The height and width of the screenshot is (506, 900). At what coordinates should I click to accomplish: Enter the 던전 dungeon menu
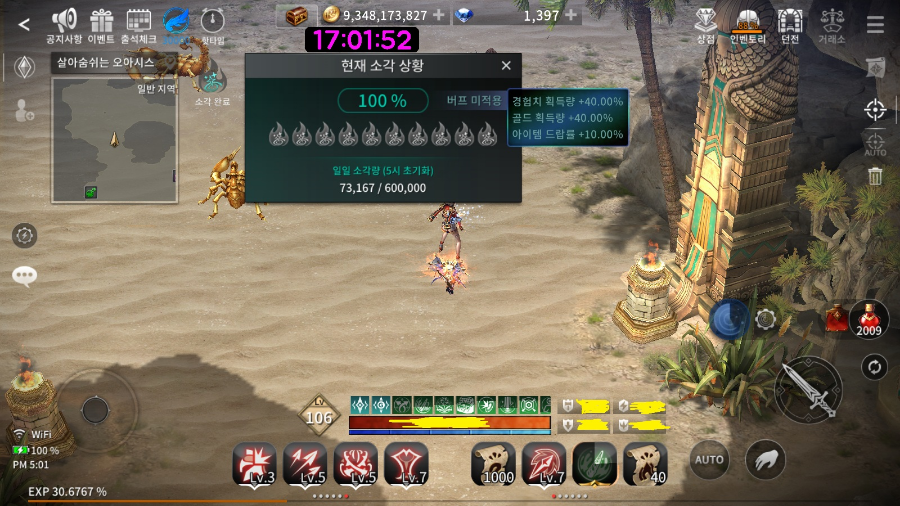point(790,22)
